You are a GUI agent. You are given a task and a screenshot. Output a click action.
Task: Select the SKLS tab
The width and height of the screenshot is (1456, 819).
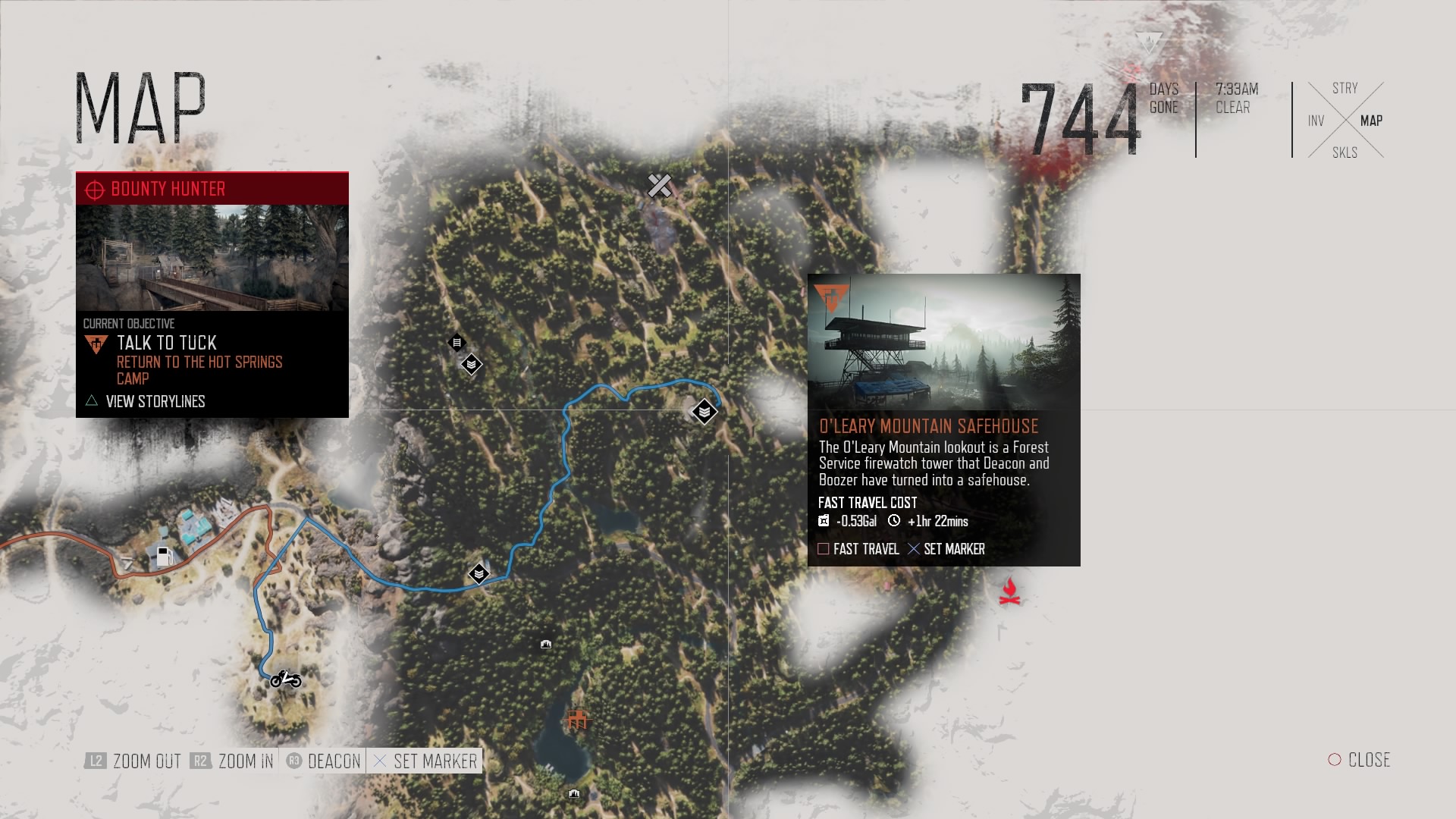1345,152
